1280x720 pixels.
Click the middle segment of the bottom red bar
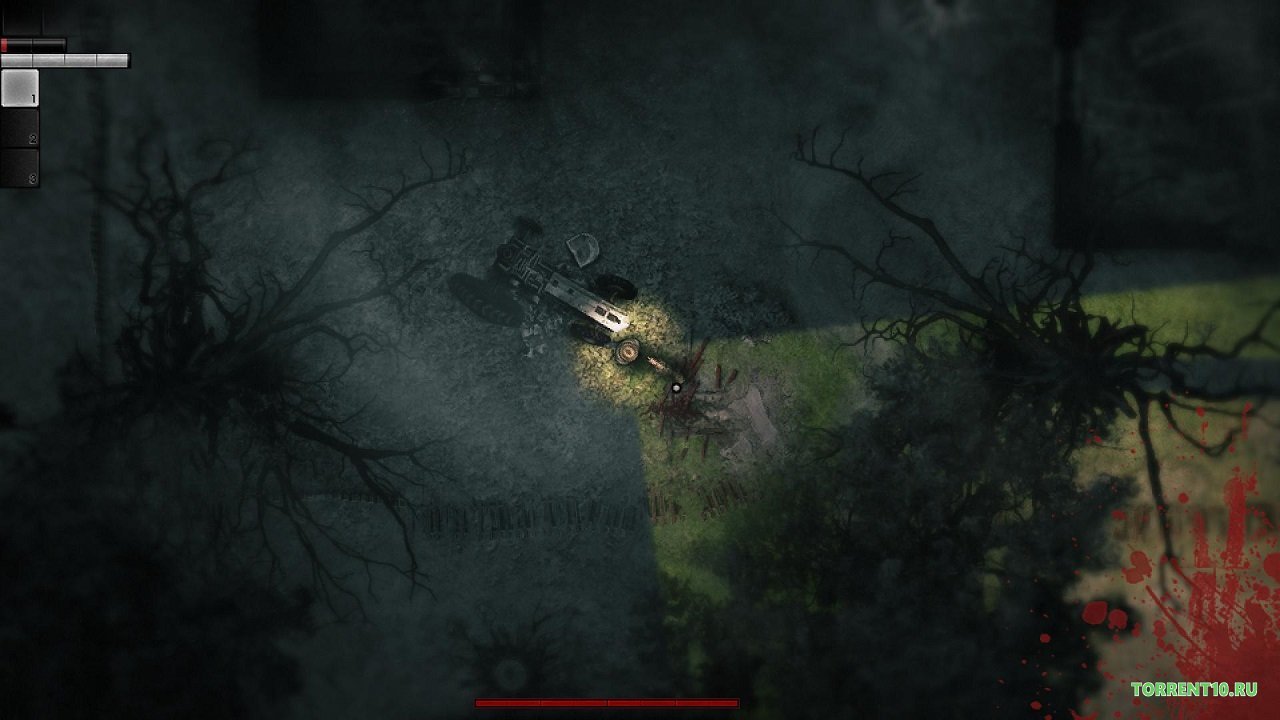coord(608,702)
